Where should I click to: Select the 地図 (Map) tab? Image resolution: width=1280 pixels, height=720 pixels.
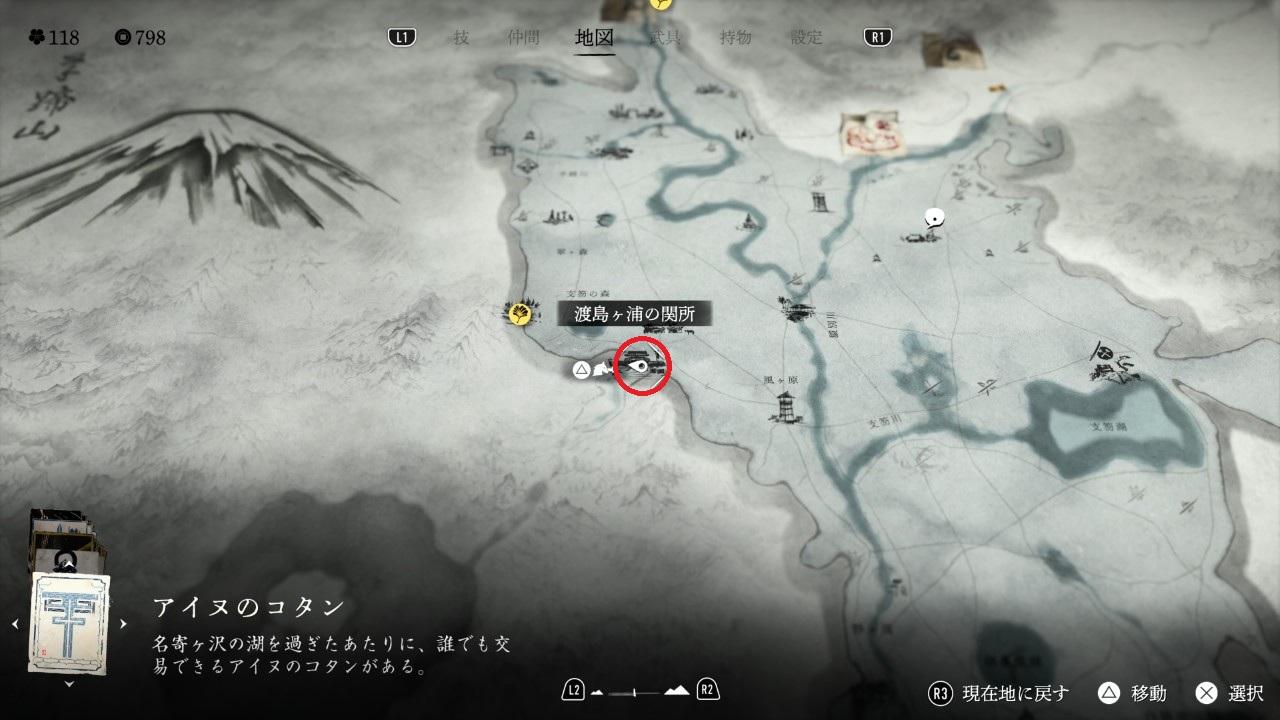point(595,38)
